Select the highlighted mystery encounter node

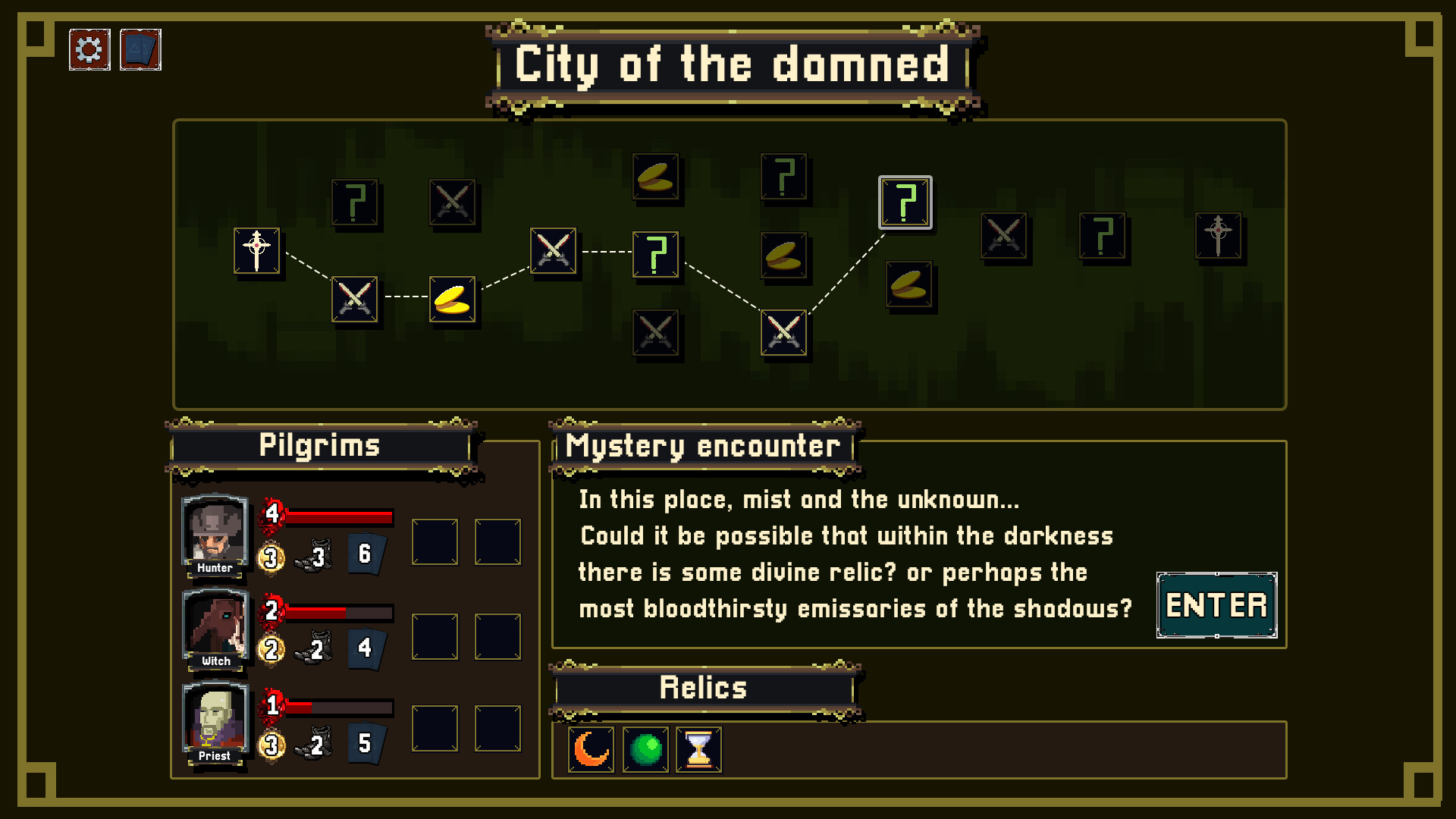(x=905, y=202)
